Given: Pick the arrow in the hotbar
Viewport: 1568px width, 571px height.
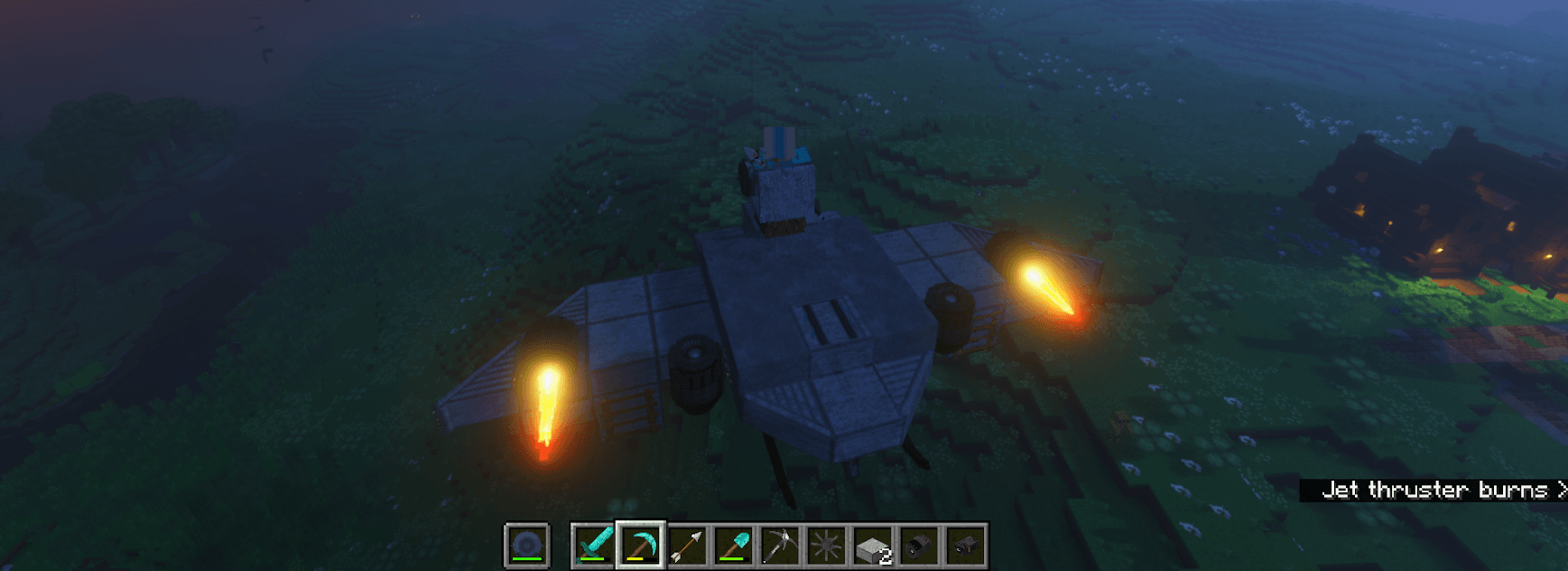Looking at the screenshot, I should pyautogui.click(x=687, y=546).
